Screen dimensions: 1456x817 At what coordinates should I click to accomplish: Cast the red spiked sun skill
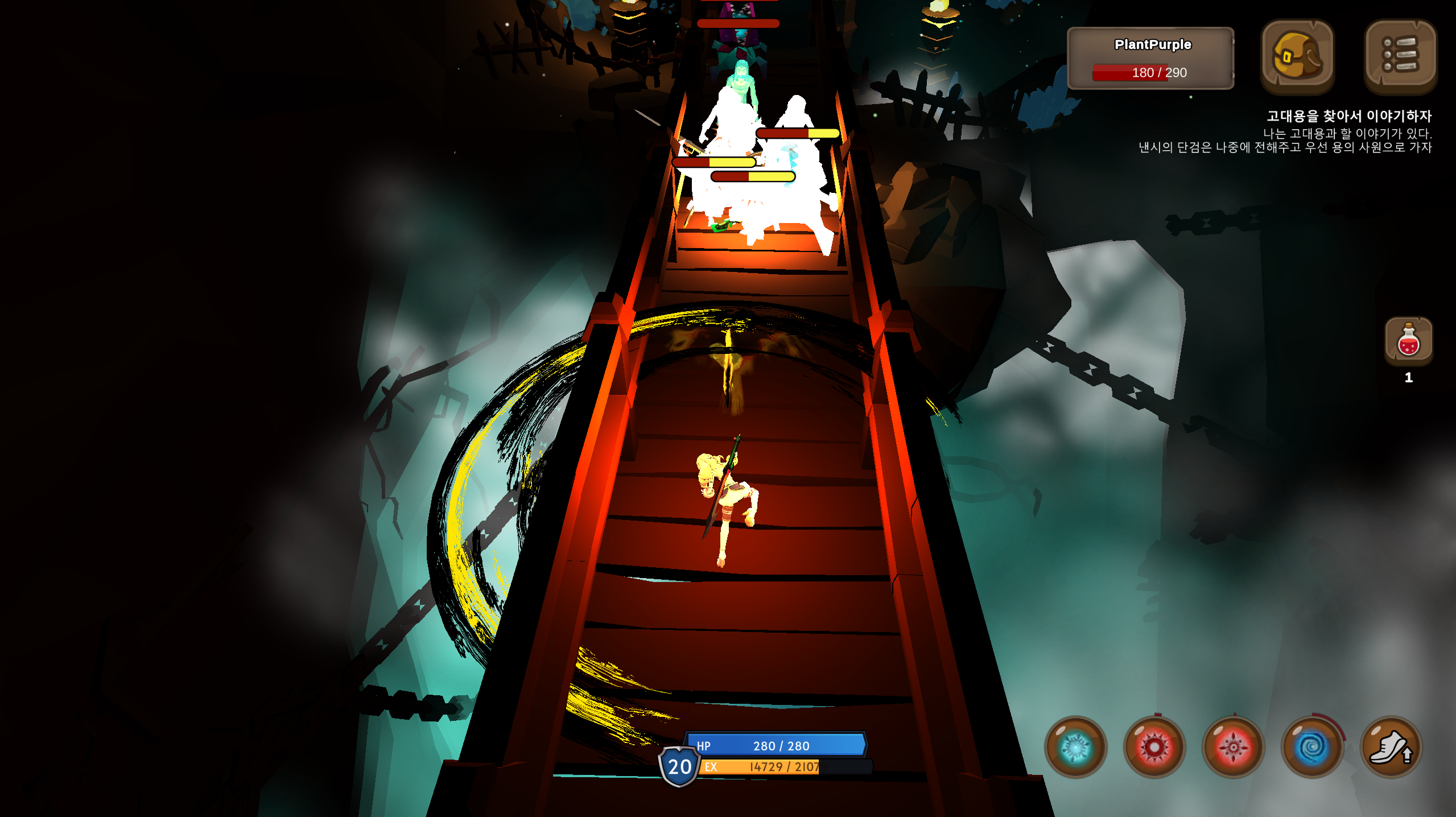click(1154, 747)
